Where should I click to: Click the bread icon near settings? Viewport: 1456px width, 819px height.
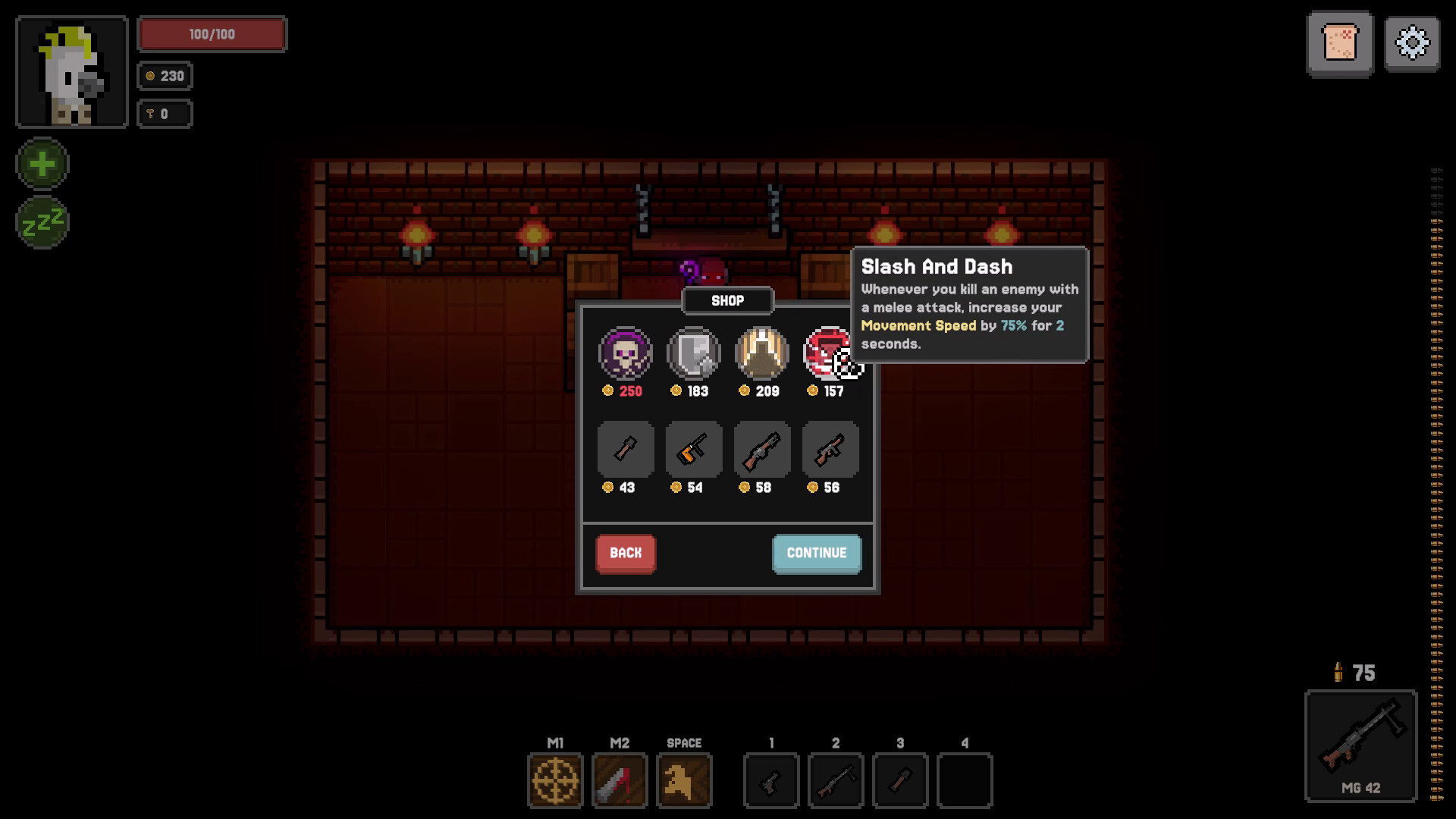(x=1341, y=43)
